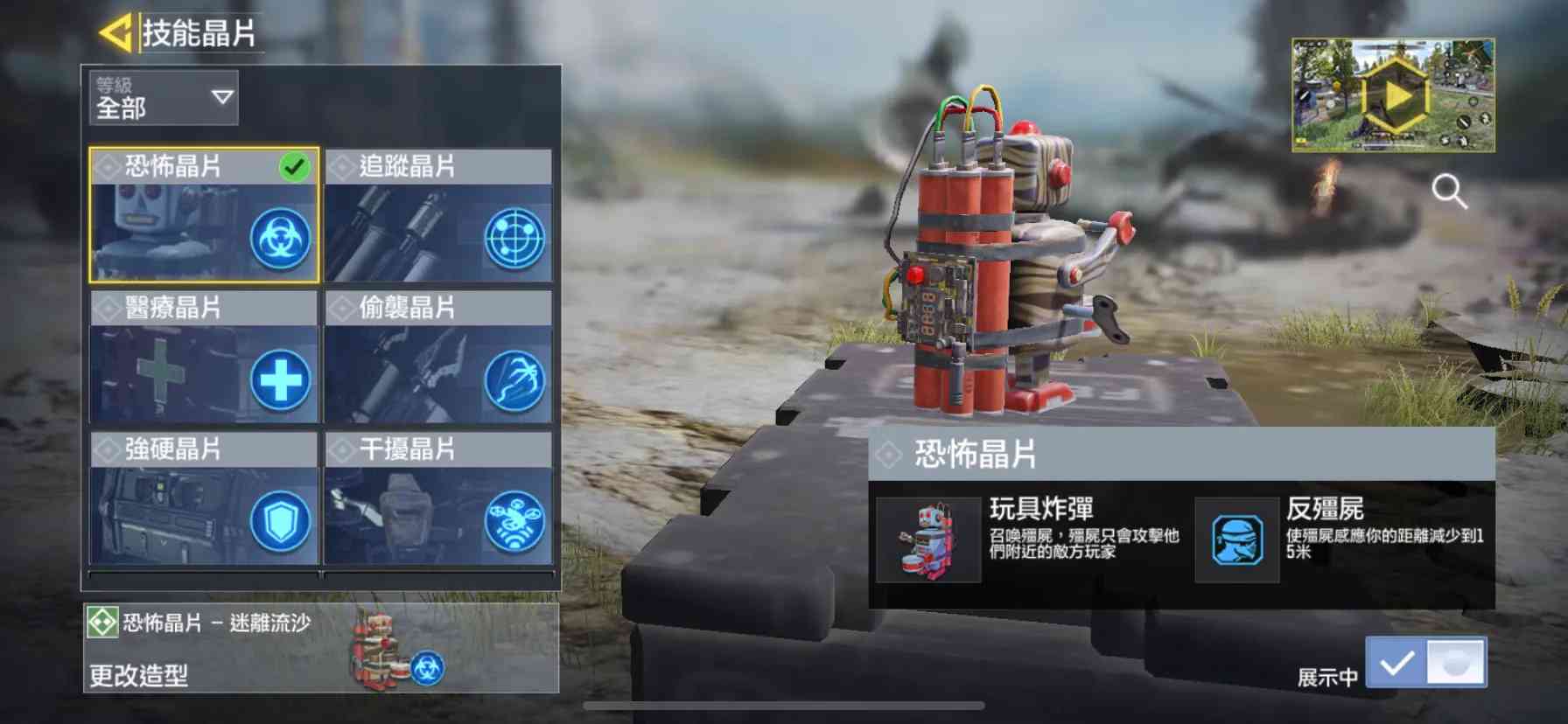Play the gameplay preview video thumbnail
1568x724 pixels.
click(1393, 95)
